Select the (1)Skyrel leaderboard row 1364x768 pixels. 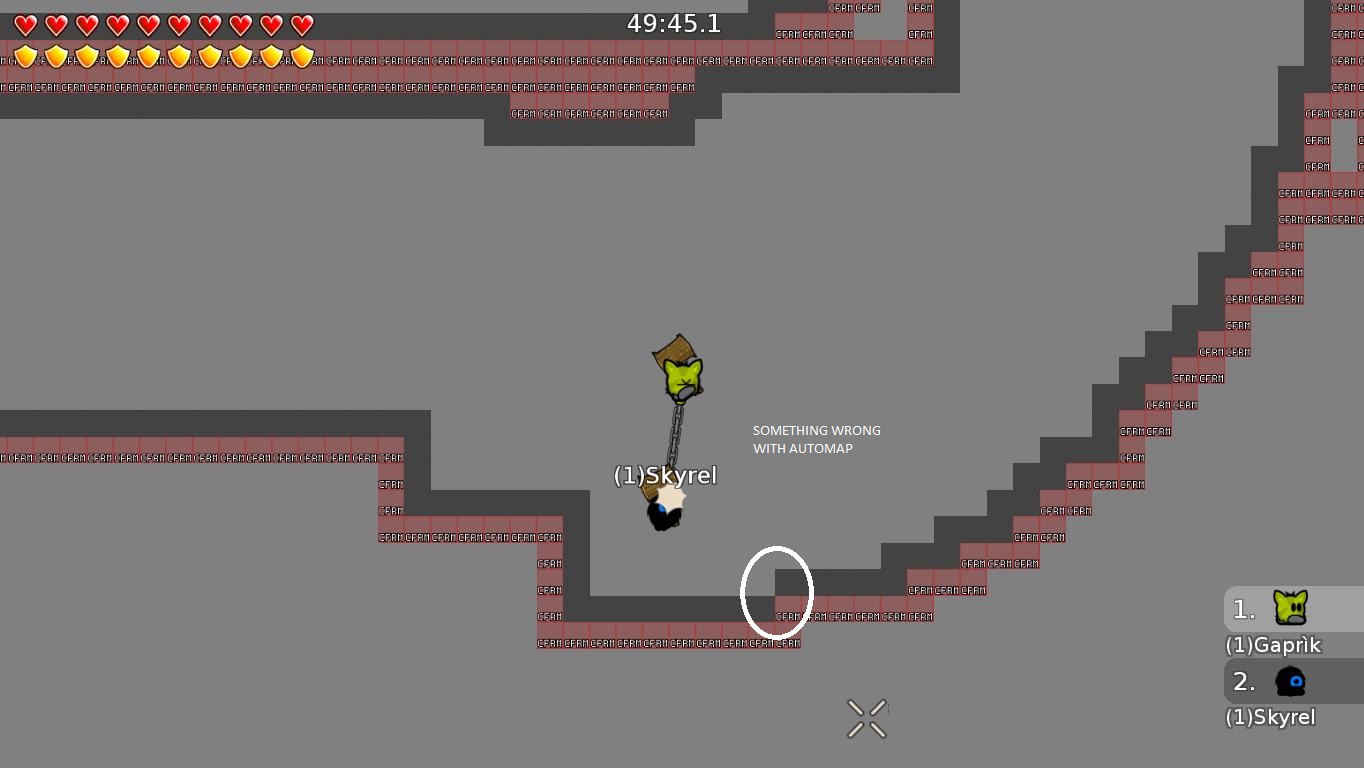tap(1272, 716)
